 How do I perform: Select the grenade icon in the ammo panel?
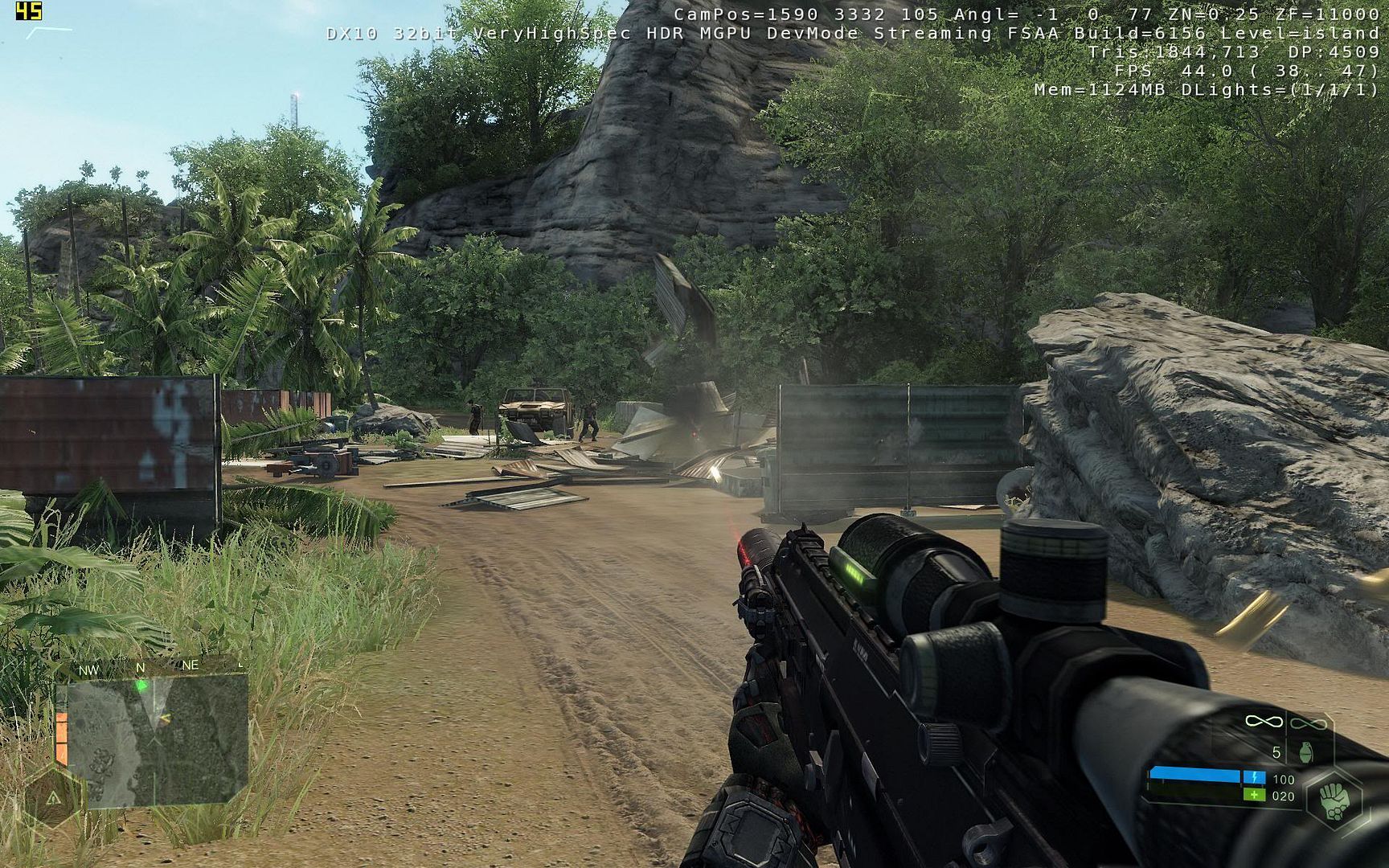point(1306,752)
